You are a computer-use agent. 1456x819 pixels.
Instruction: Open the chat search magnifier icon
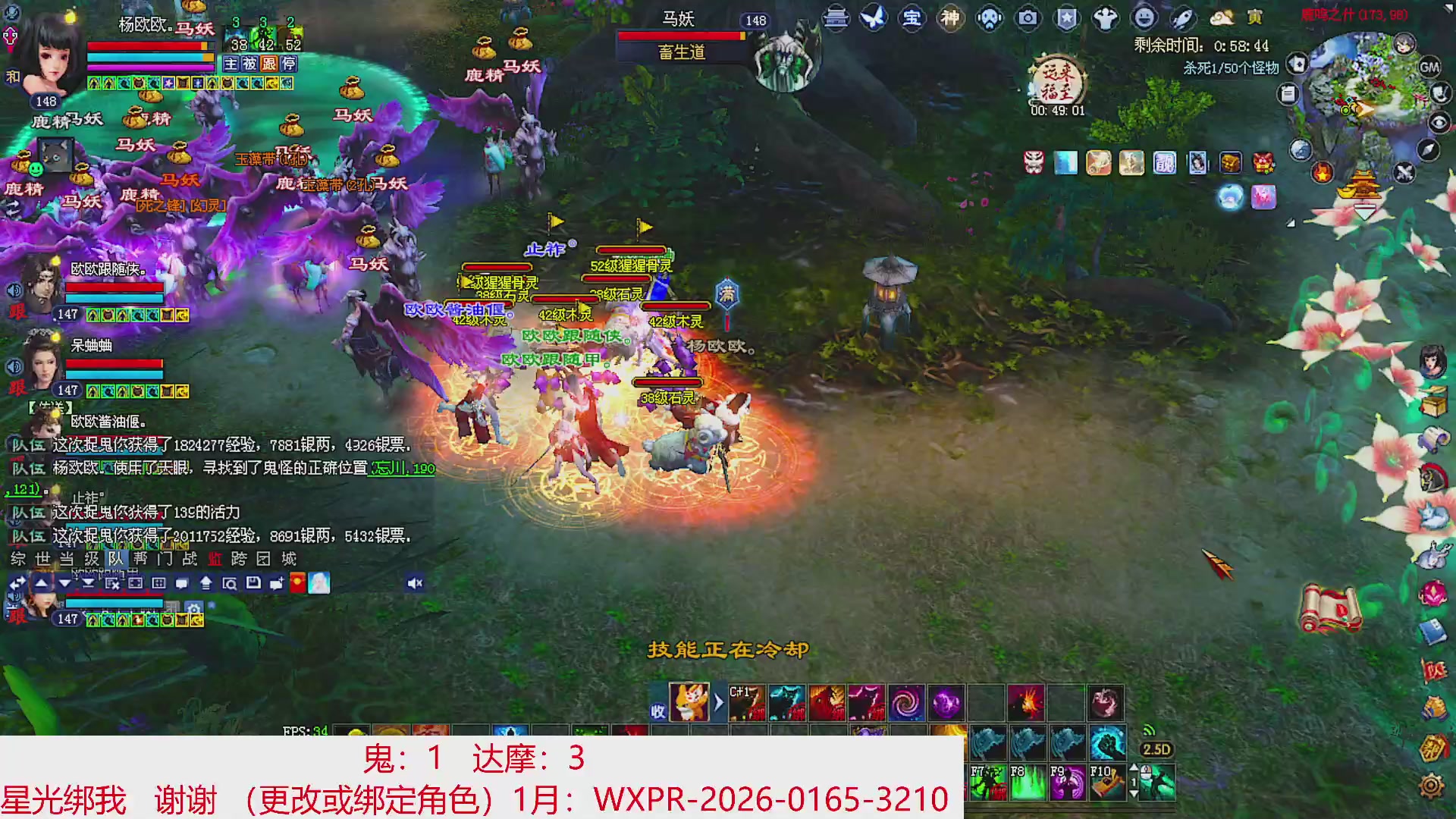231,584
